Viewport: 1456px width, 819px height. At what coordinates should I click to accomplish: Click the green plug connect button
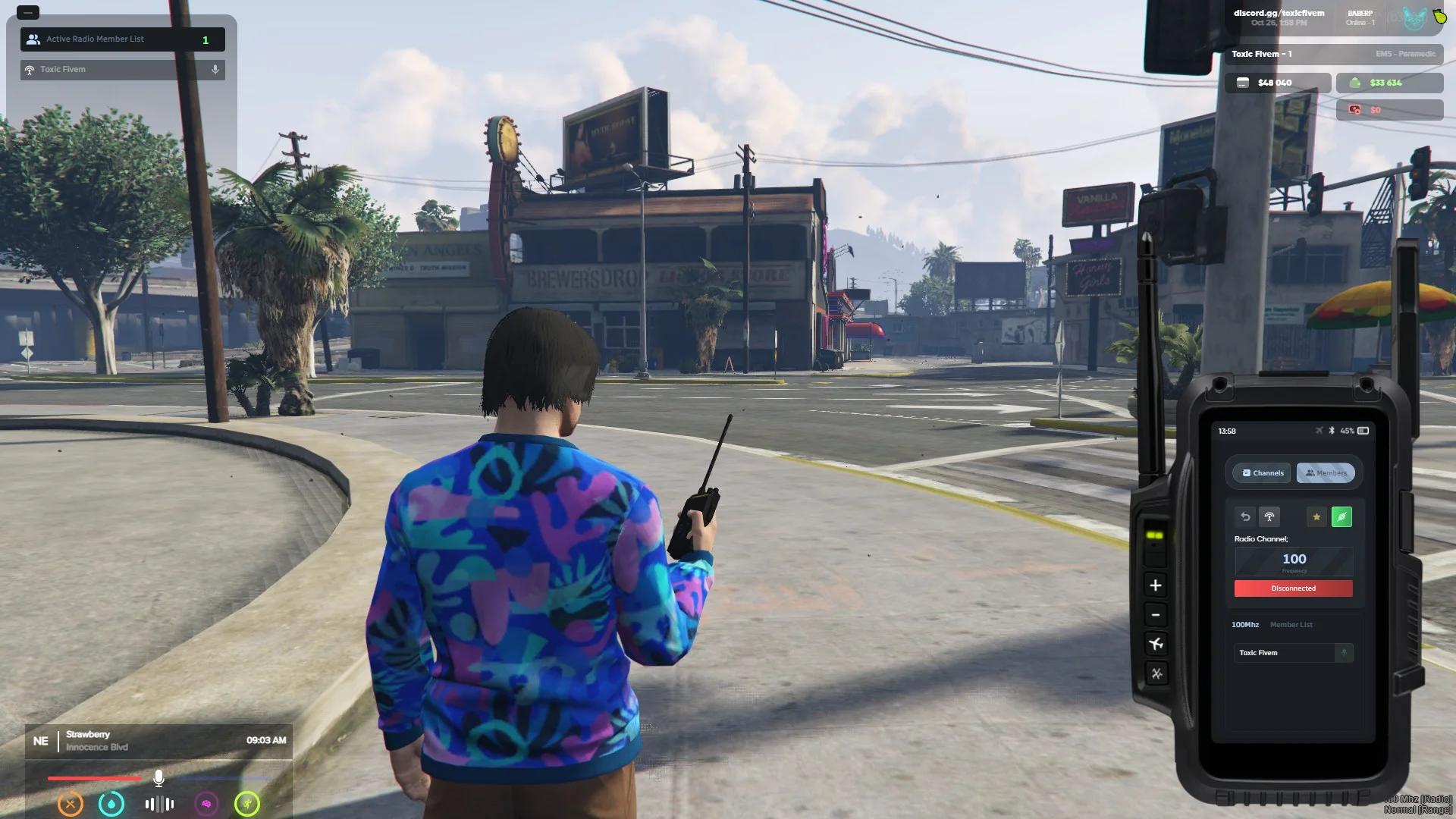1341,517
